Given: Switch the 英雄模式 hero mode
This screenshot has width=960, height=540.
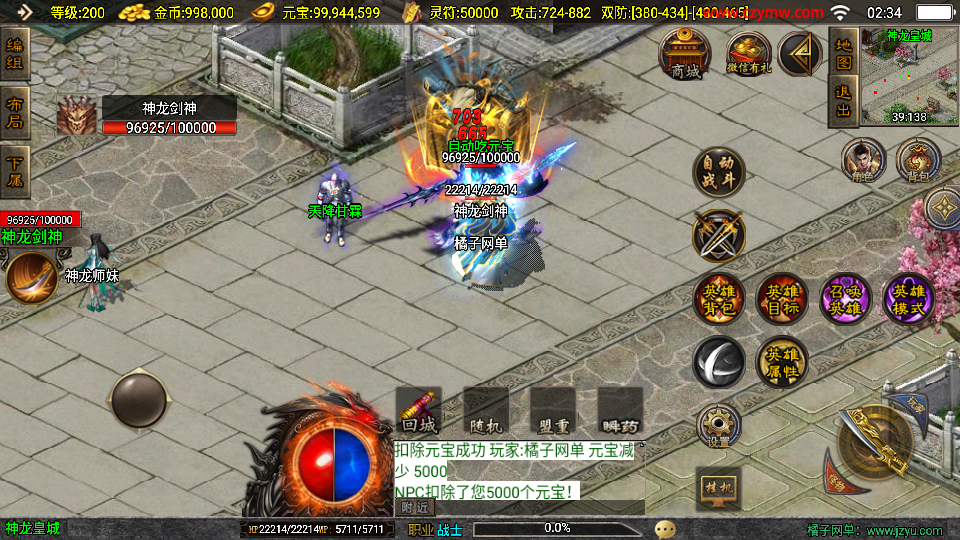Looking at the screenshot, I should coord(909,298).
